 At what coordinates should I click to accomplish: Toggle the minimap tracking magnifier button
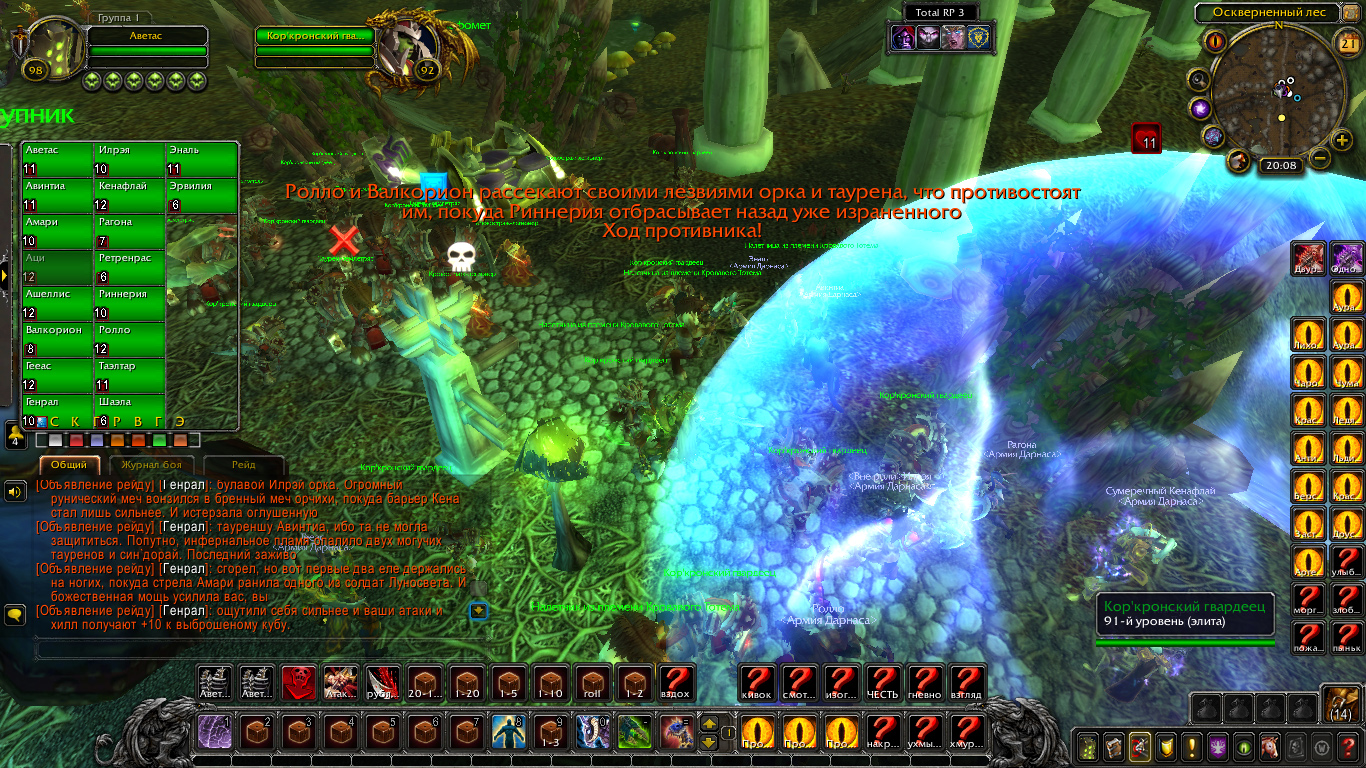(1198, 79)
